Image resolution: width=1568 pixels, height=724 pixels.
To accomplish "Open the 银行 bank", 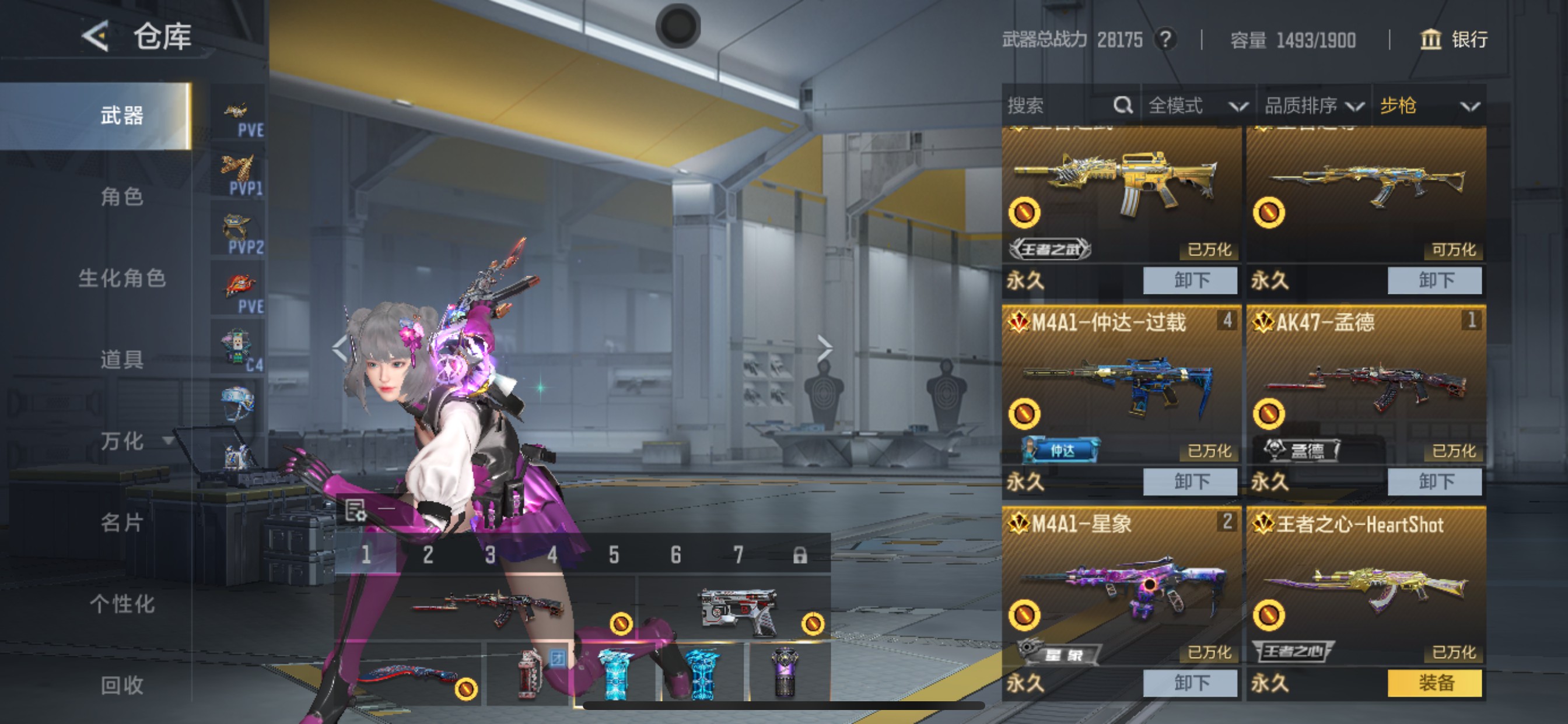I will (1454, 40).
